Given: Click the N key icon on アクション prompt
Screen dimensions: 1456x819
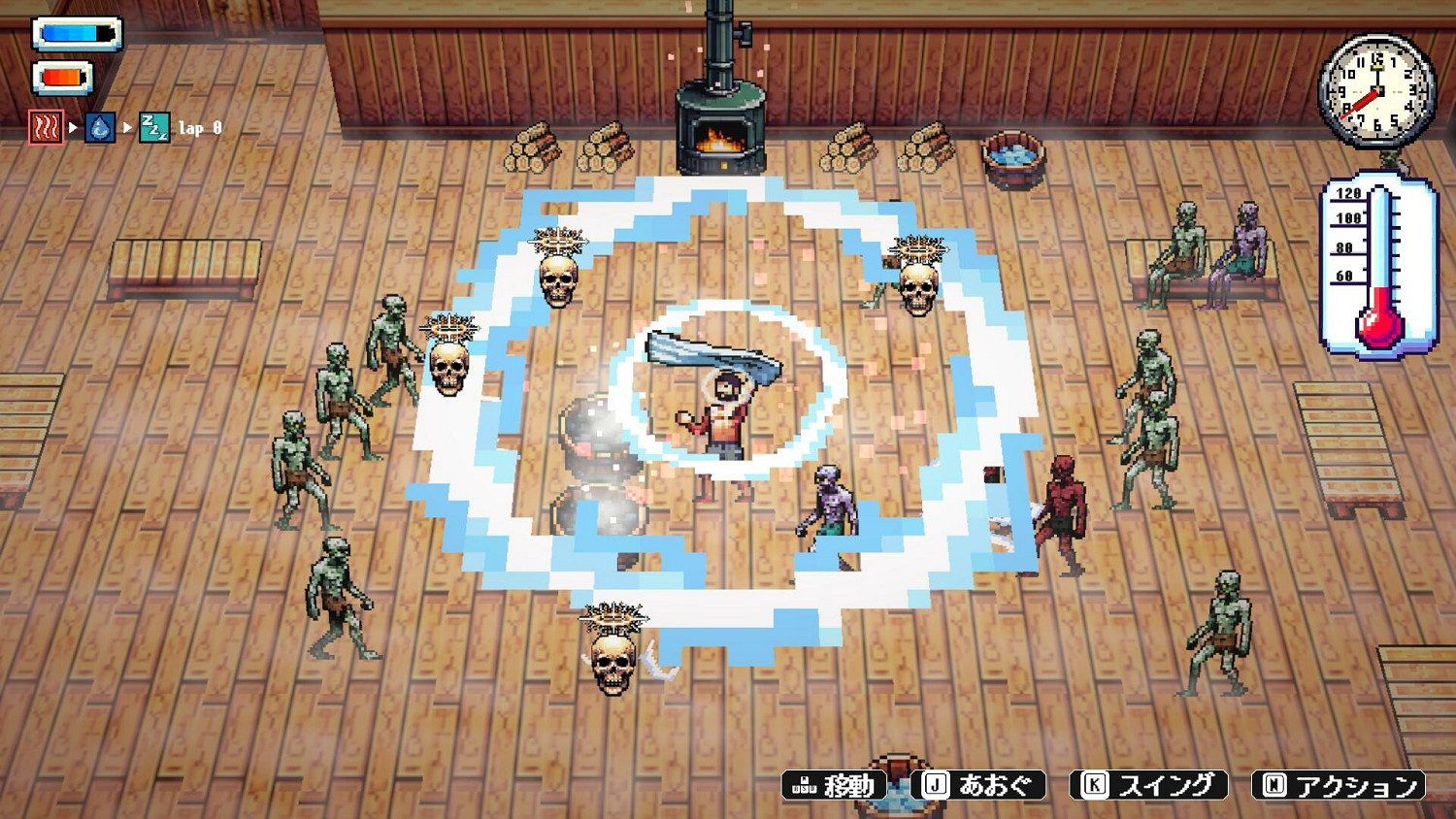Looking at the screenshot, I should [x=1272, y=784].
